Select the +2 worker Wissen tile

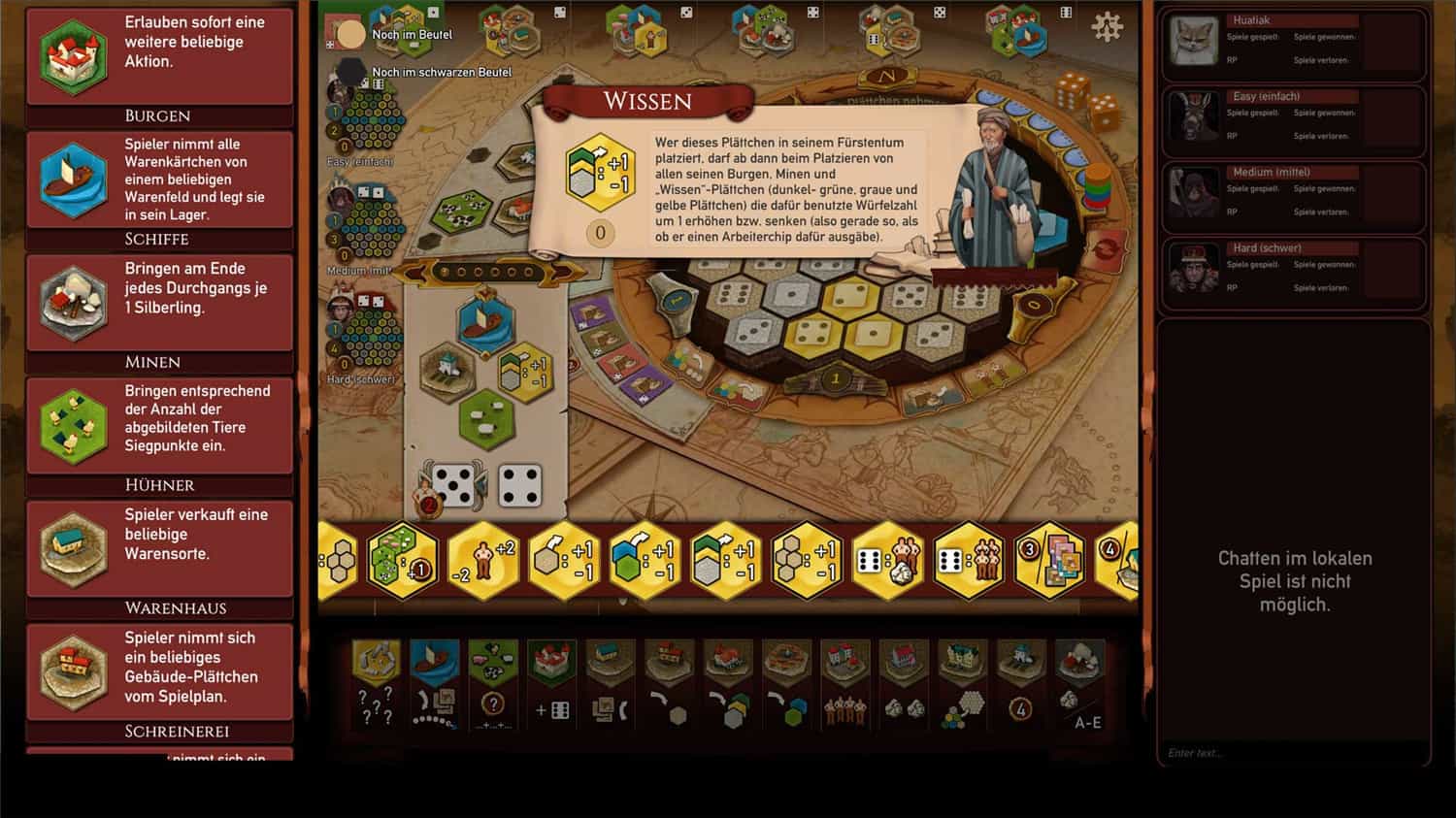483,561
